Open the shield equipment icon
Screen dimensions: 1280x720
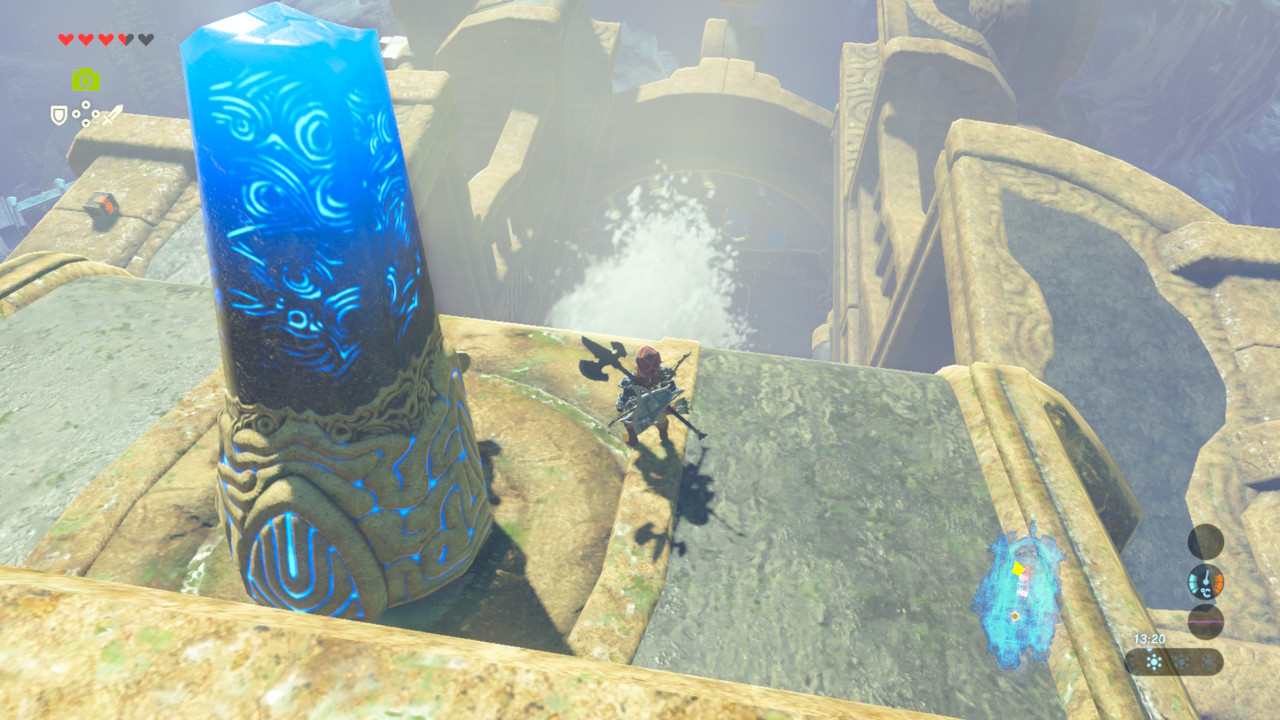point(59,116)
